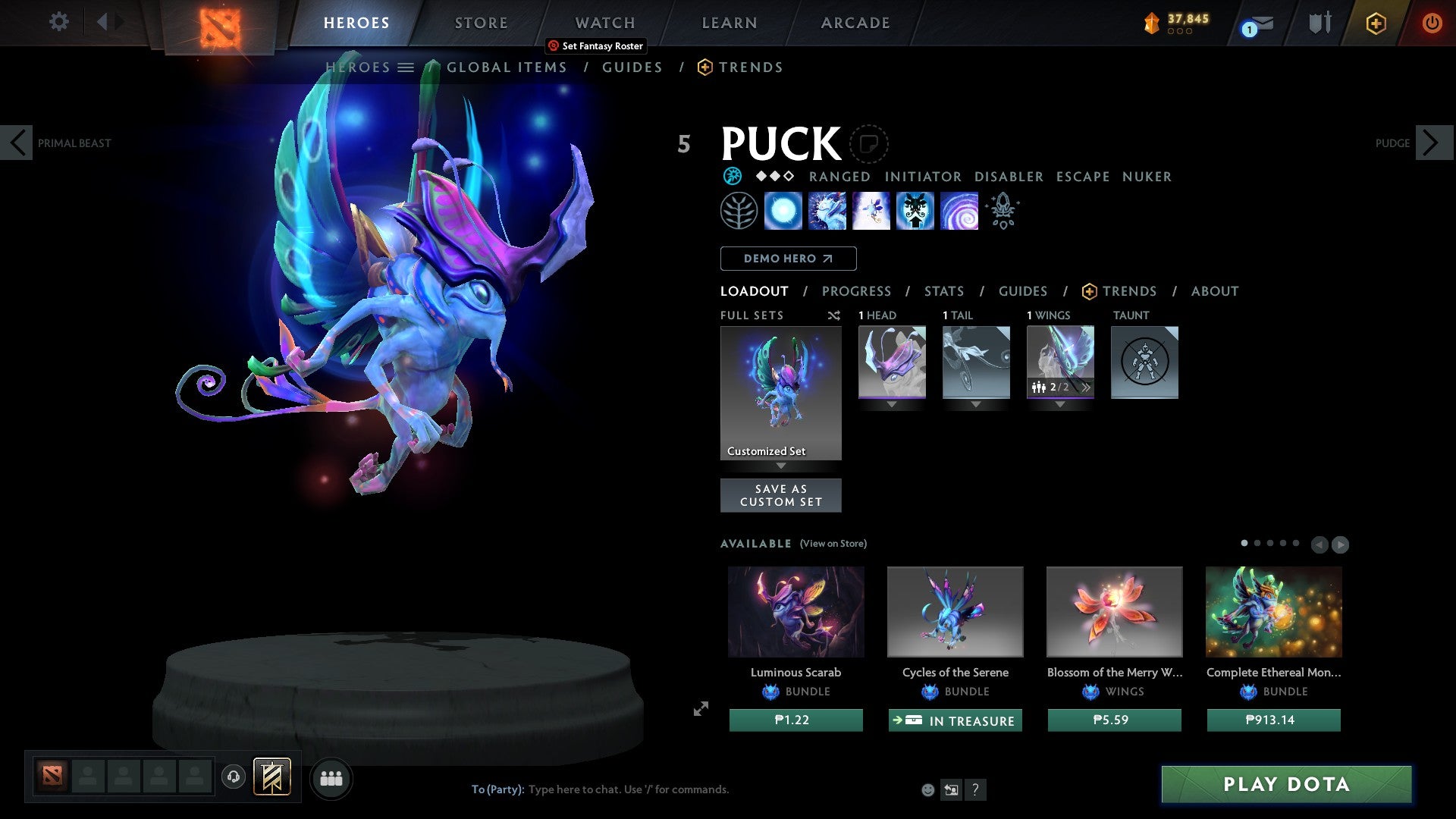Click the Phase Shift ability icon

pos(871,211)
